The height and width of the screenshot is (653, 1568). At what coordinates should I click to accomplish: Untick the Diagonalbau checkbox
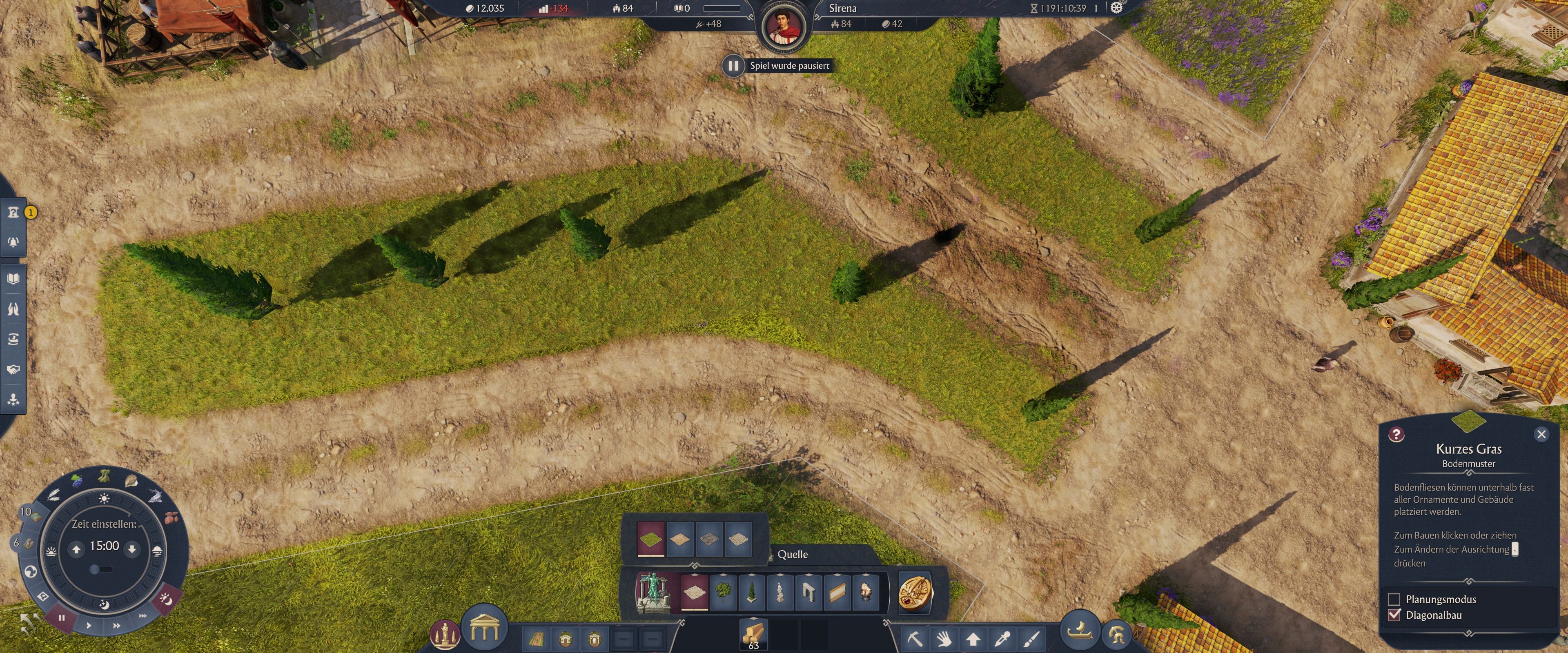click(x=1394, y=615)
